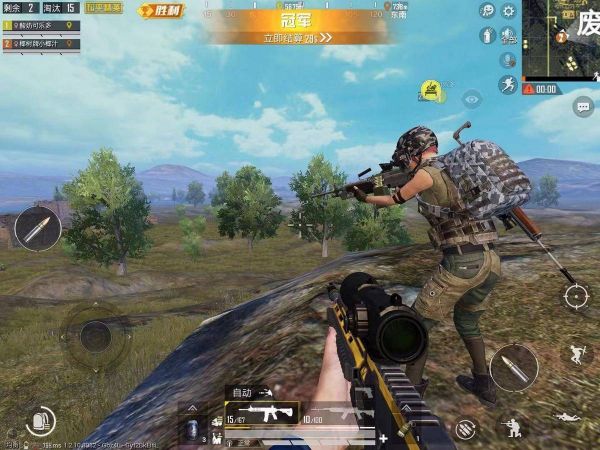Crouch using the kneeling soldier icon

tap(512, 425)
